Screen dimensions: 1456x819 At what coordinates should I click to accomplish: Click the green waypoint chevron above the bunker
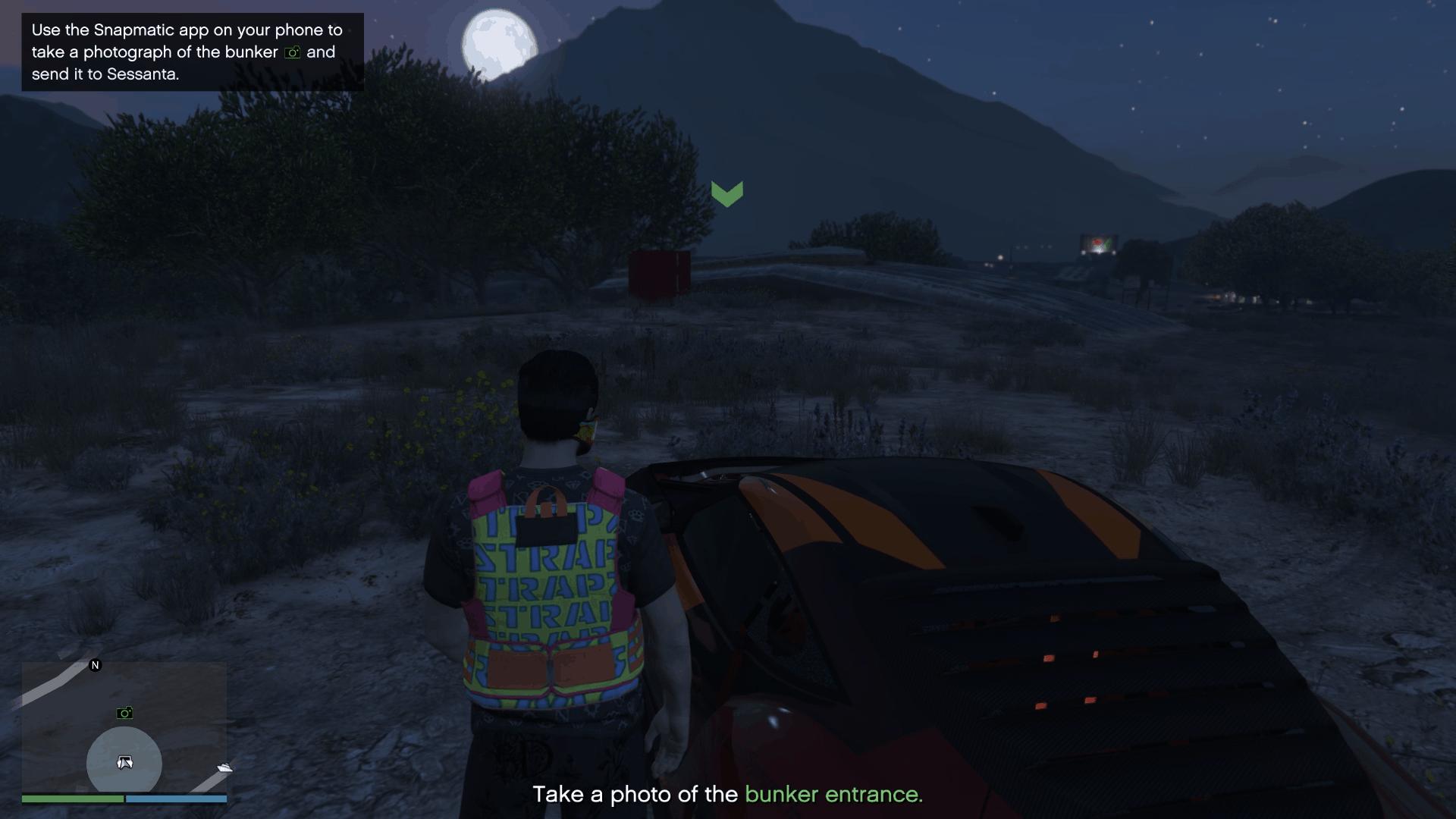[729, 193]
